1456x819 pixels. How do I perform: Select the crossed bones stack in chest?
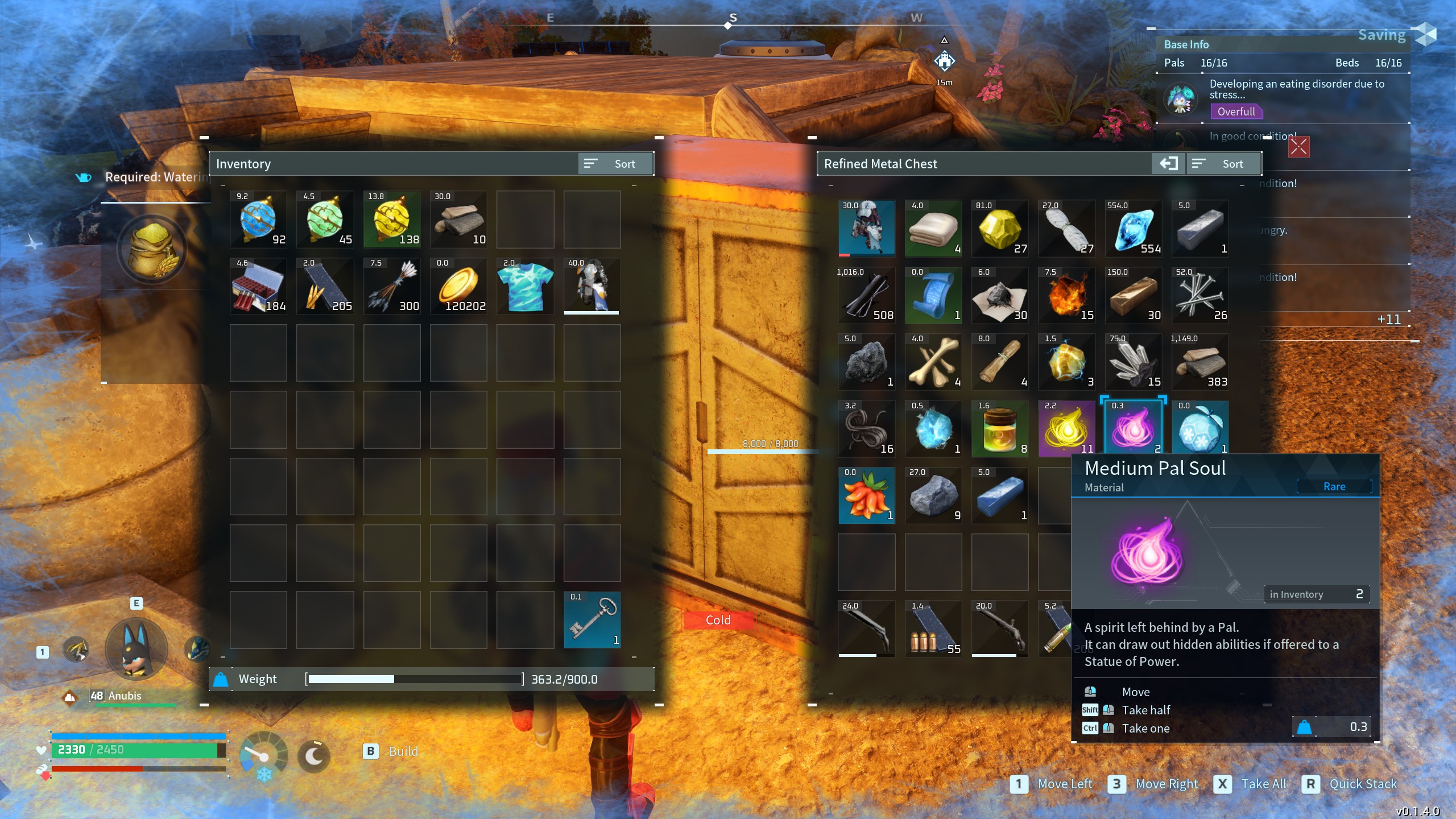click(933, 362)
